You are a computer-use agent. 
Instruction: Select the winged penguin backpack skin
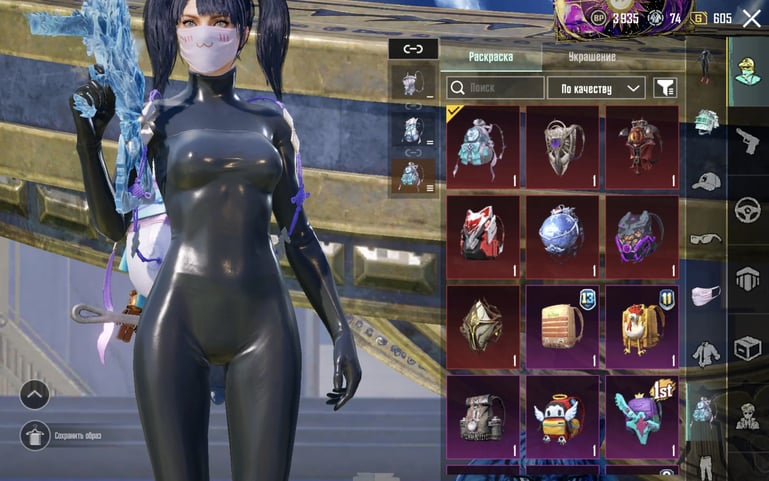pyautogui.click(x=562, y=415)
